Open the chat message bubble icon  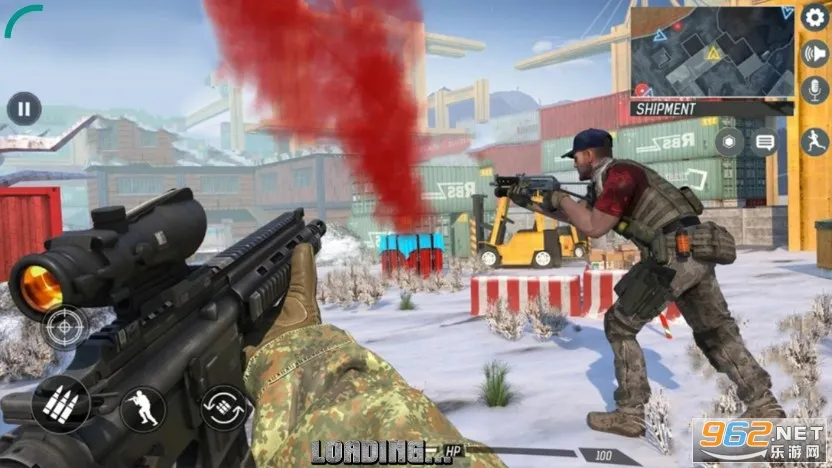pyautogui.click(x=766, y=142)
